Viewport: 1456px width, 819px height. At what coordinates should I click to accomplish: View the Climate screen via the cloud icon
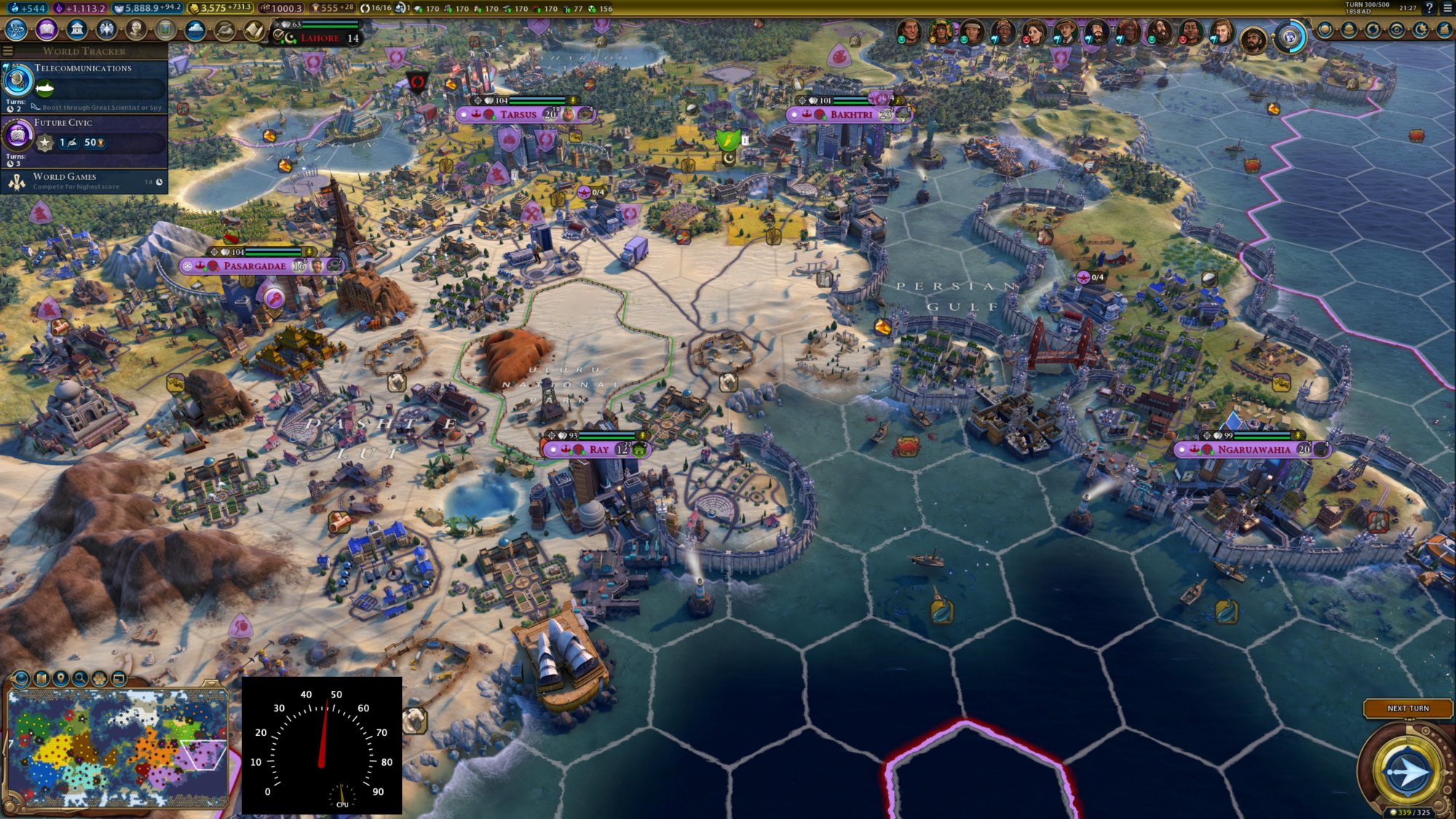click(196, 29)
